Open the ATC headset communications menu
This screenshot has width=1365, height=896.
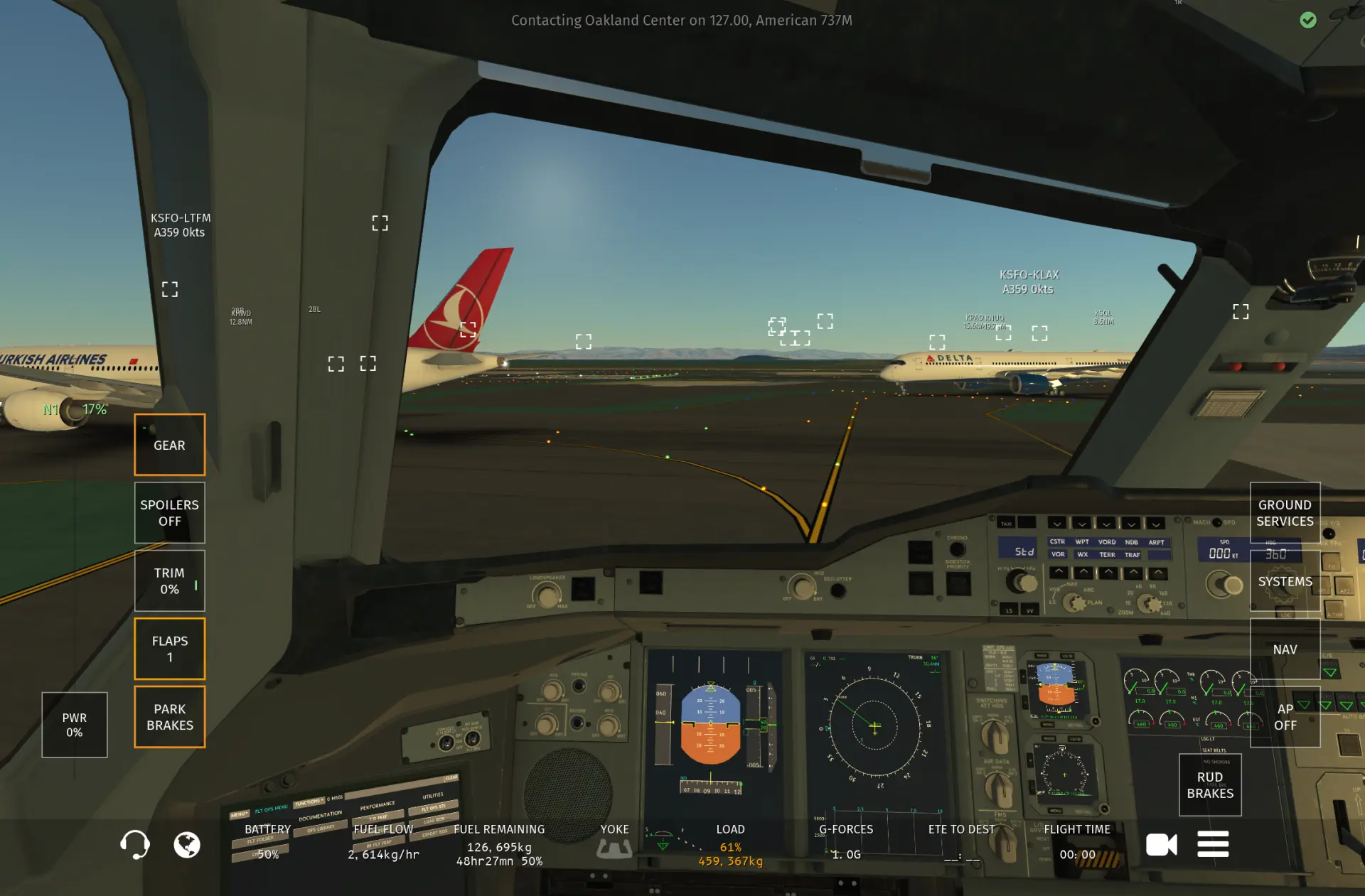click(134, 845)
